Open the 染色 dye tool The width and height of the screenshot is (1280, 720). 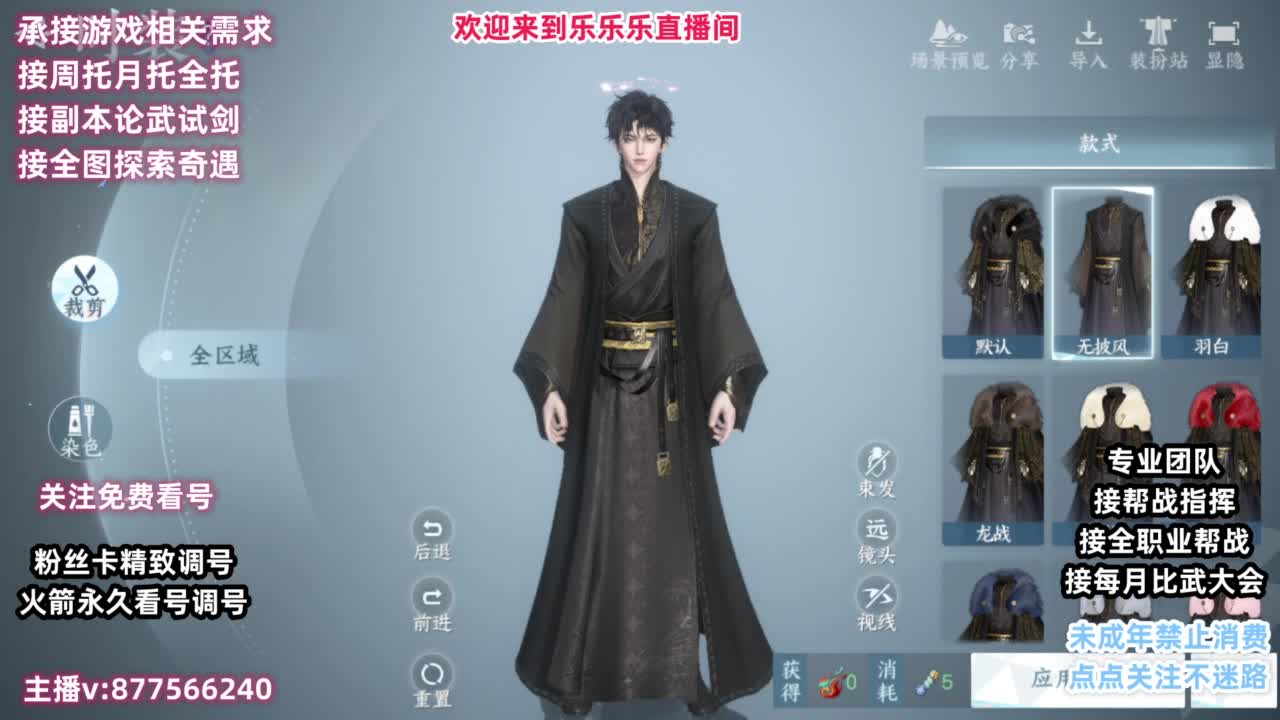[x=80, y=425]
